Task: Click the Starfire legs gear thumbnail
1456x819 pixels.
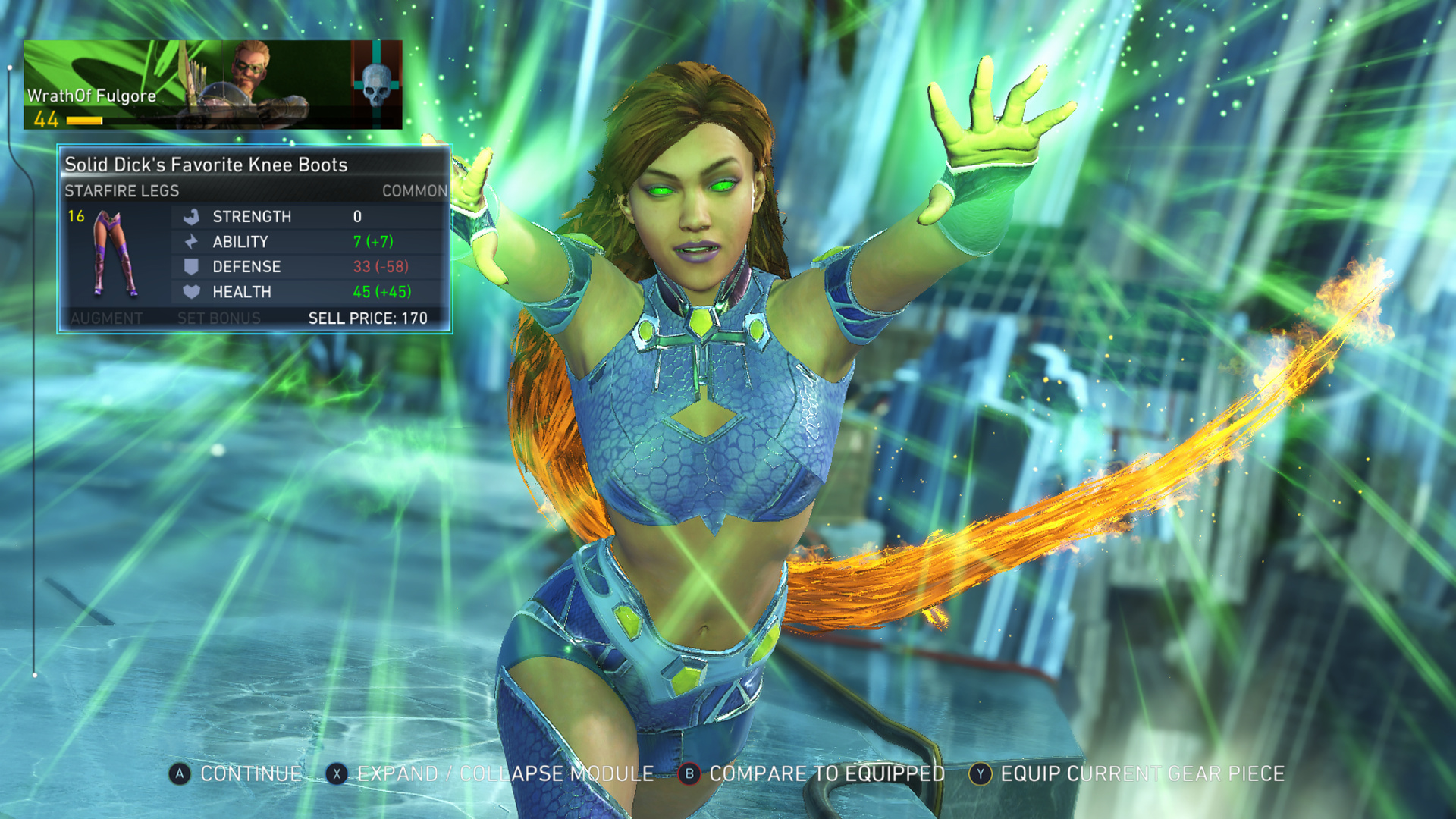Action: 115,254
